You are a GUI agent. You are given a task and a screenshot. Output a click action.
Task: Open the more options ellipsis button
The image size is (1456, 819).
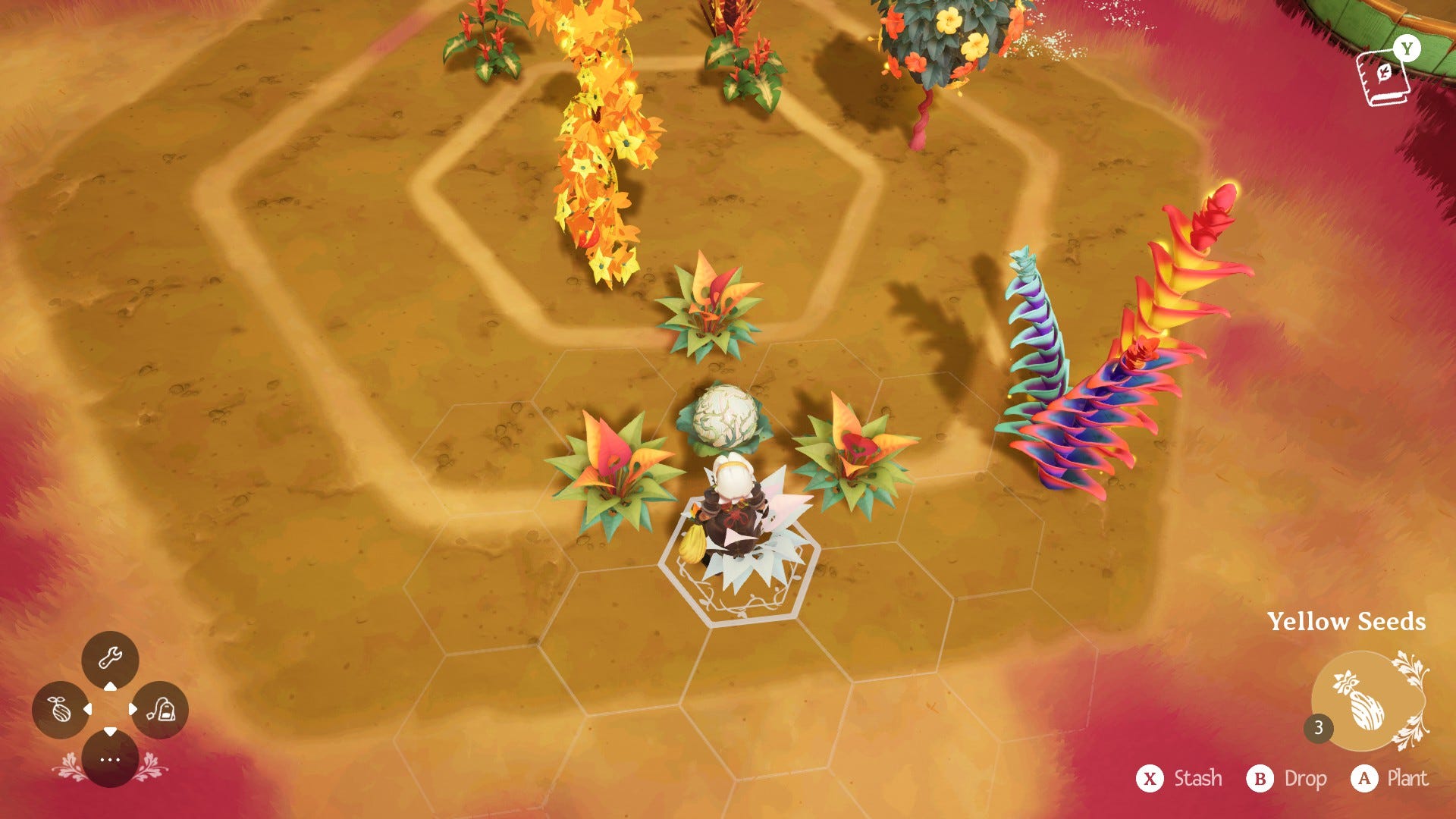tap(110, 759)
